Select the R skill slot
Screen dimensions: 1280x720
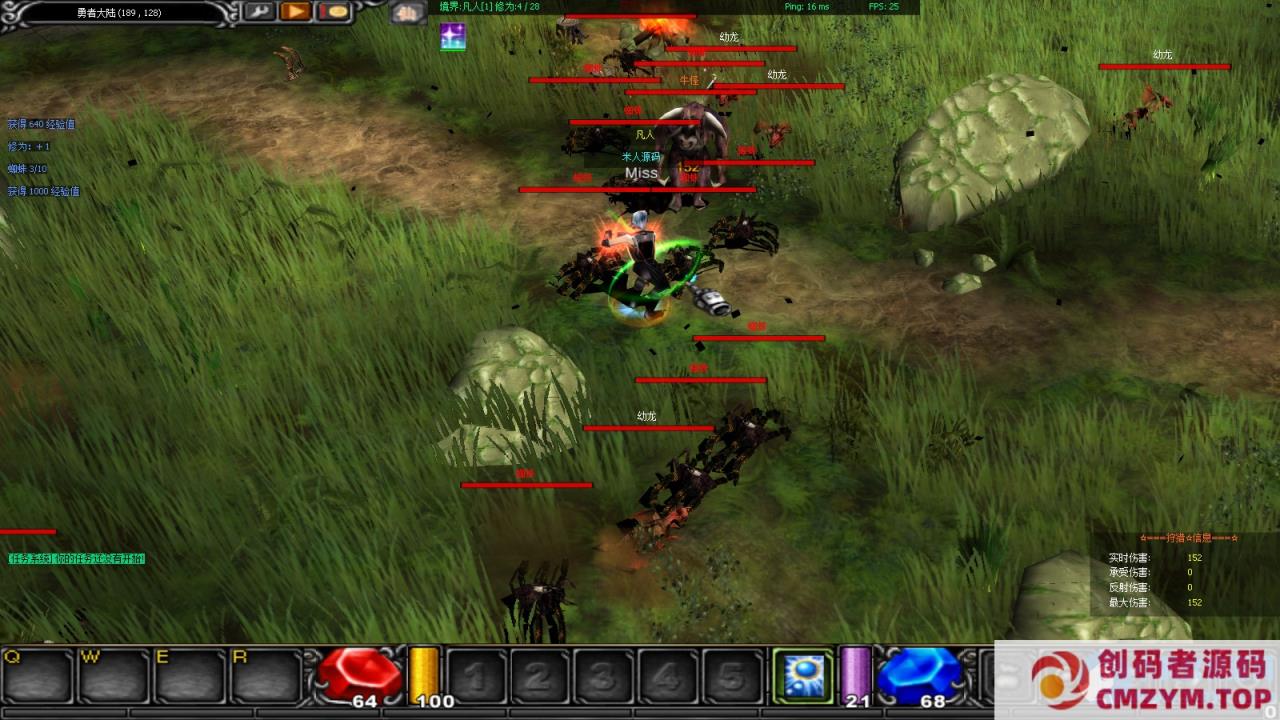coord(265,675)
